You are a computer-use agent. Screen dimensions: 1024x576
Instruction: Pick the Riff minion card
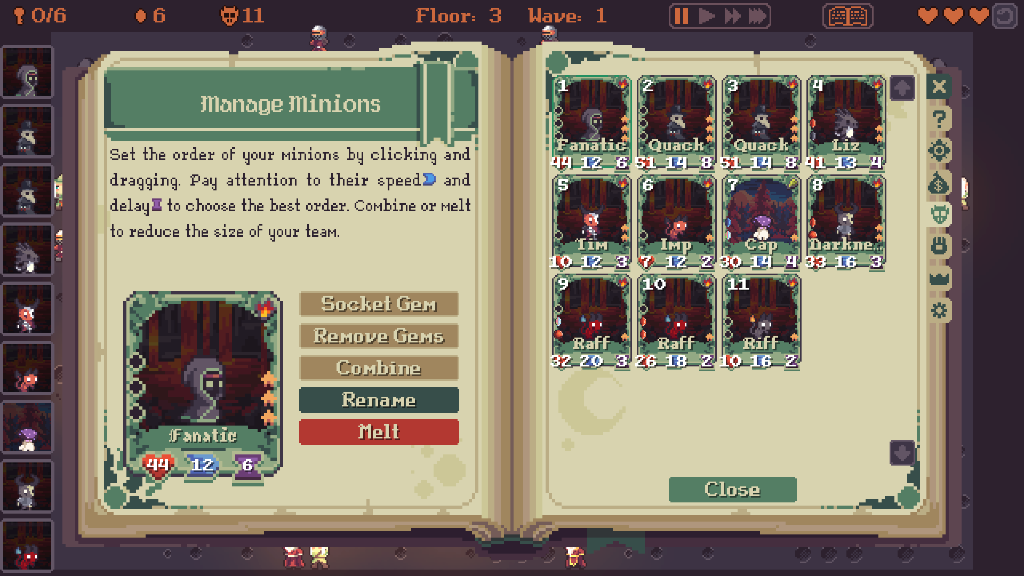(761, 319)
